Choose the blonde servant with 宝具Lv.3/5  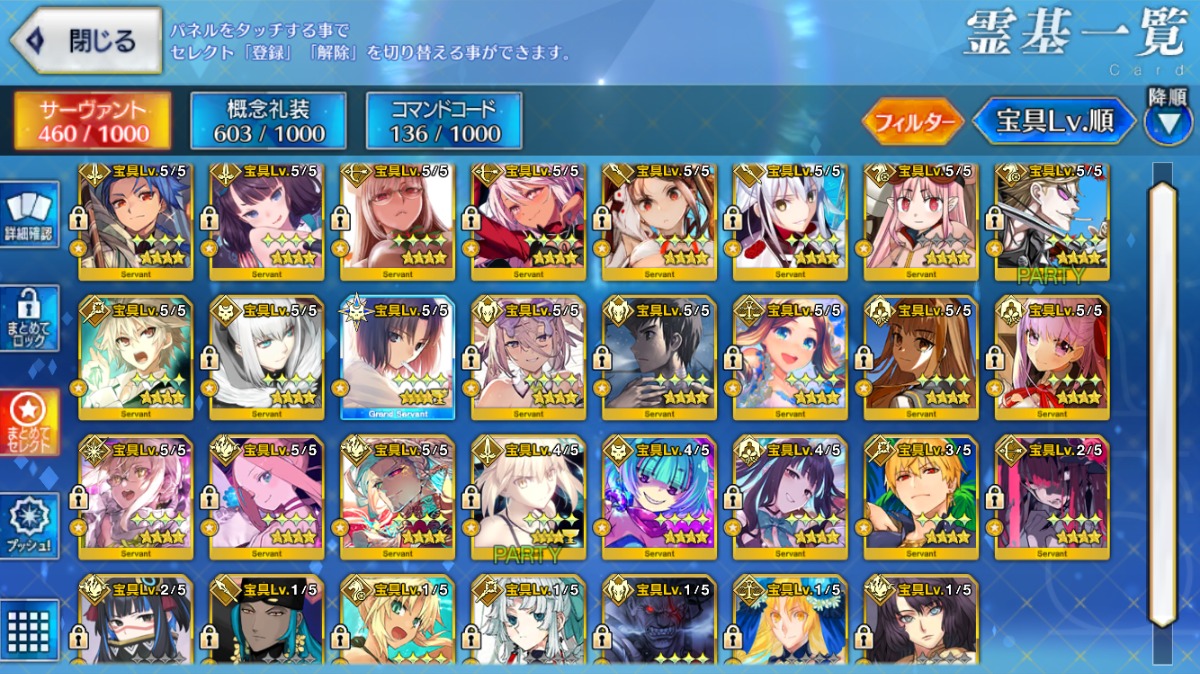(x=921, y=497)
